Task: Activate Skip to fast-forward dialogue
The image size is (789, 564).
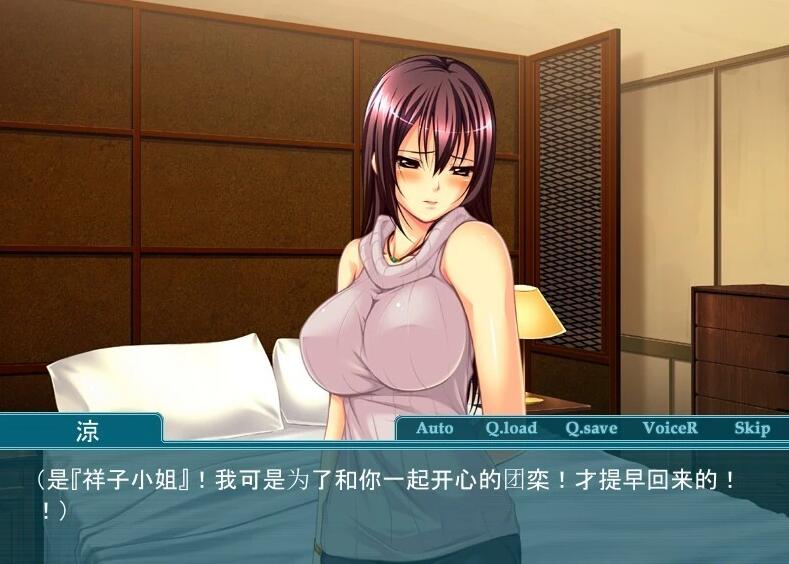Action: coord(751,428)
